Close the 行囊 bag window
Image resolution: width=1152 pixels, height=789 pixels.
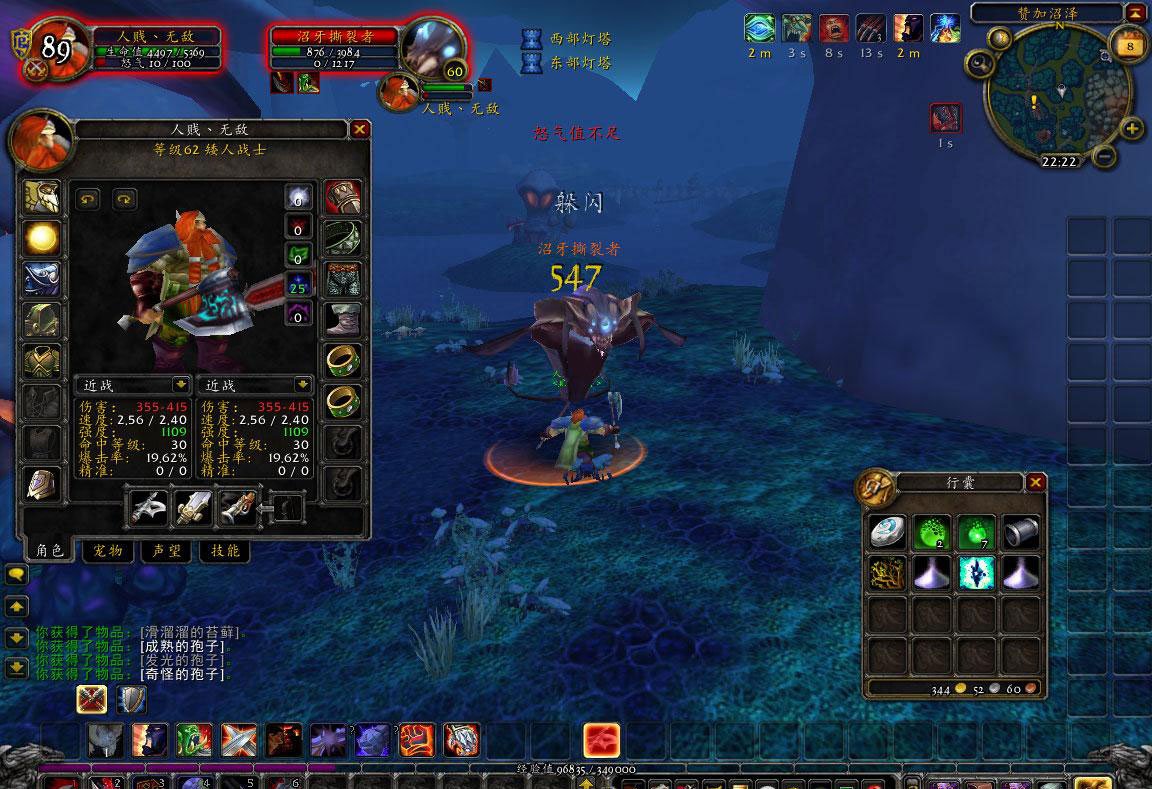pos(1036,483)
